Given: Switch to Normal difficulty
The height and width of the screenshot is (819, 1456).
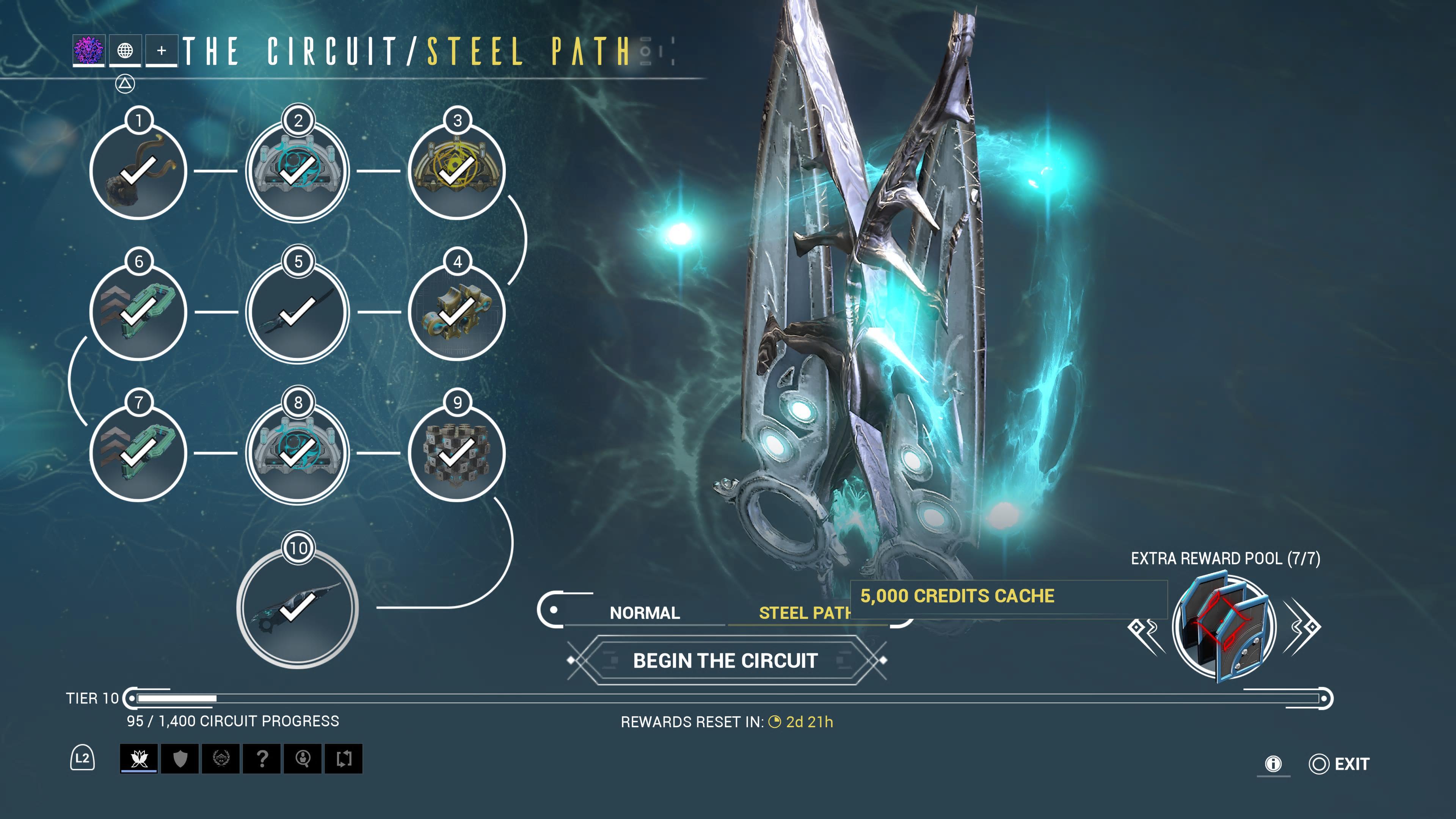Looking at the screenshot, I should [644, 613].
